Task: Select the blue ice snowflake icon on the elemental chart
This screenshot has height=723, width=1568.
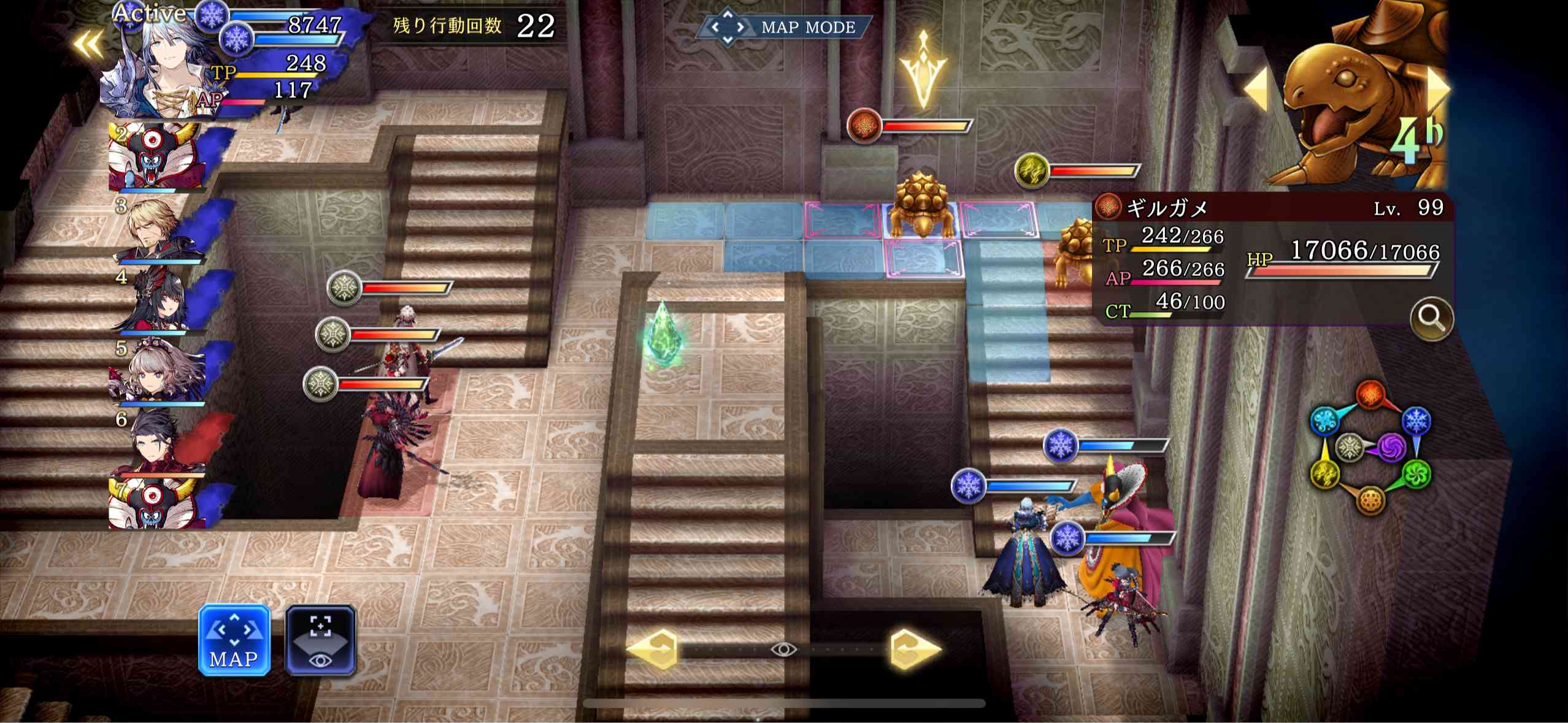Action: (x=1416, y=421)
